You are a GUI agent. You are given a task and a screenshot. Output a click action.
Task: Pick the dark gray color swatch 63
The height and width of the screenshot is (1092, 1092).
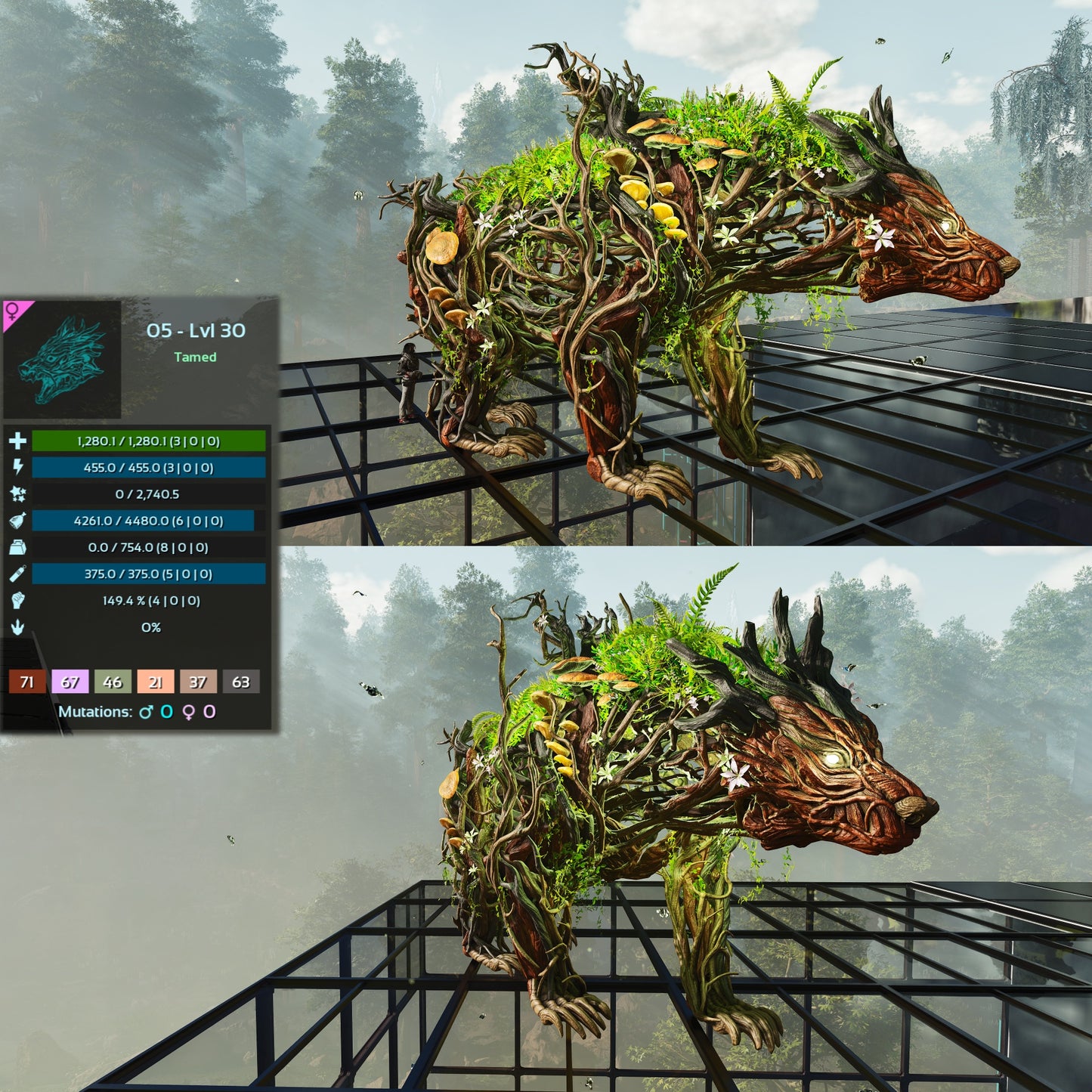click(240, 682)
